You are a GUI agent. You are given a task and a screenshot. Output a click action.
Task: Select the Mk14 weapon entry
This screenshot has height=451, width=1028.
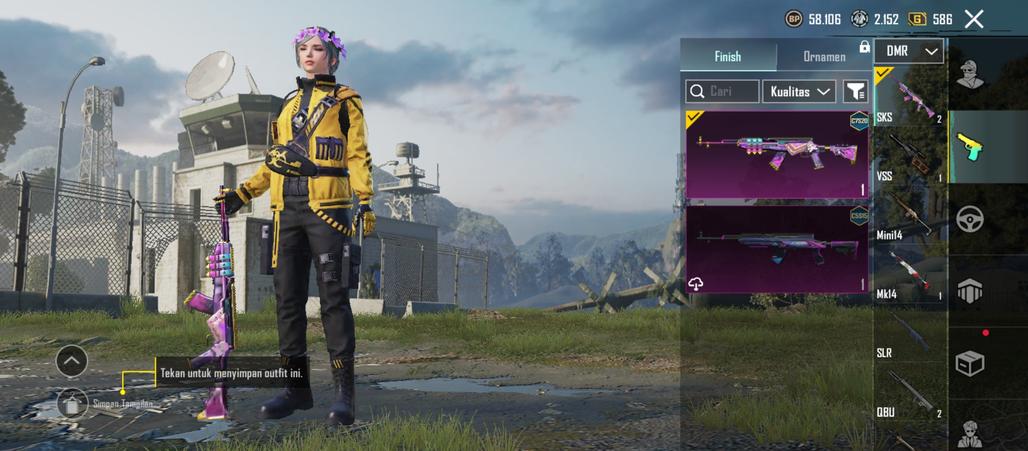tap(909, 274)
